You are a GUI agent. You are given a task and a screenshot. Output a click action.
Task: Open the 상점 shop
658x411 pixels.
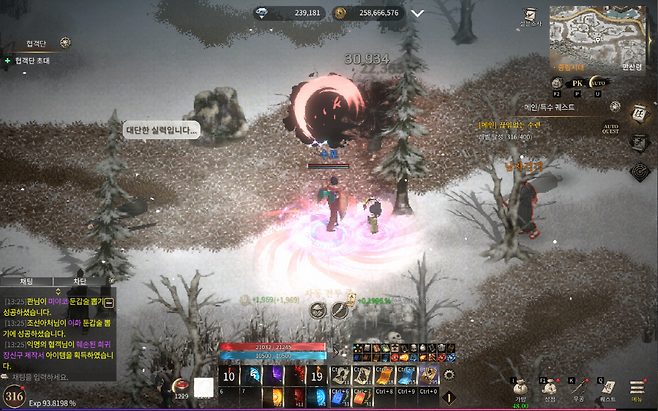pyautogui.click(x=548, y=389)
